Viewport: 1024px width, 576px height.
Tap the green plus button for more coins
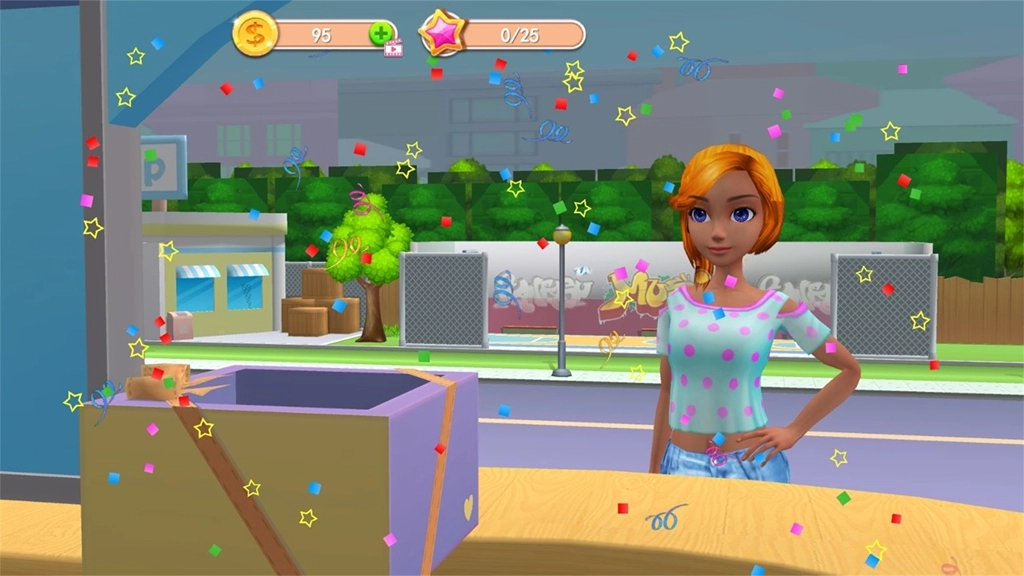(381, 34)
